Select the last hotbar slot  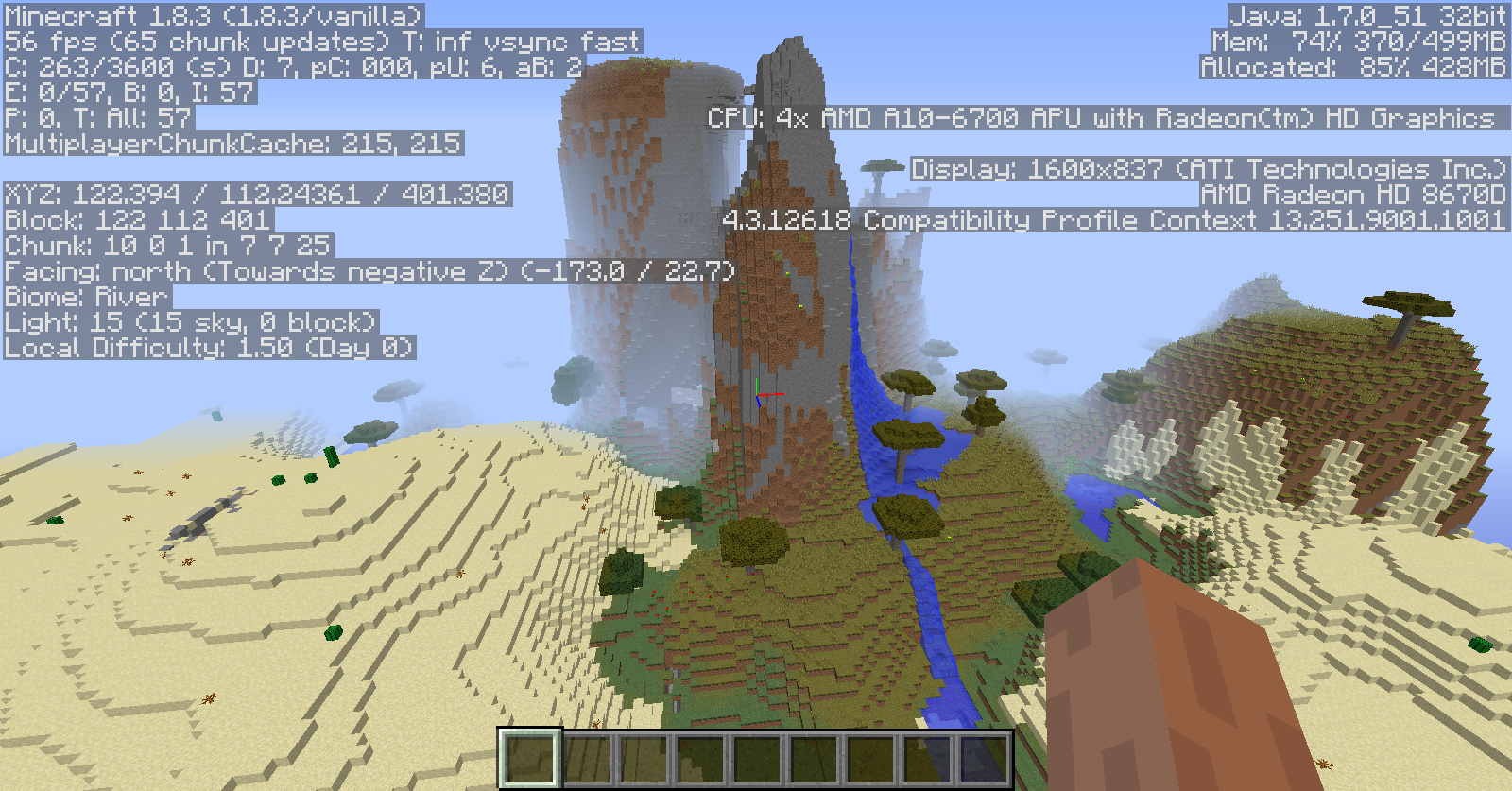[985, 754]
